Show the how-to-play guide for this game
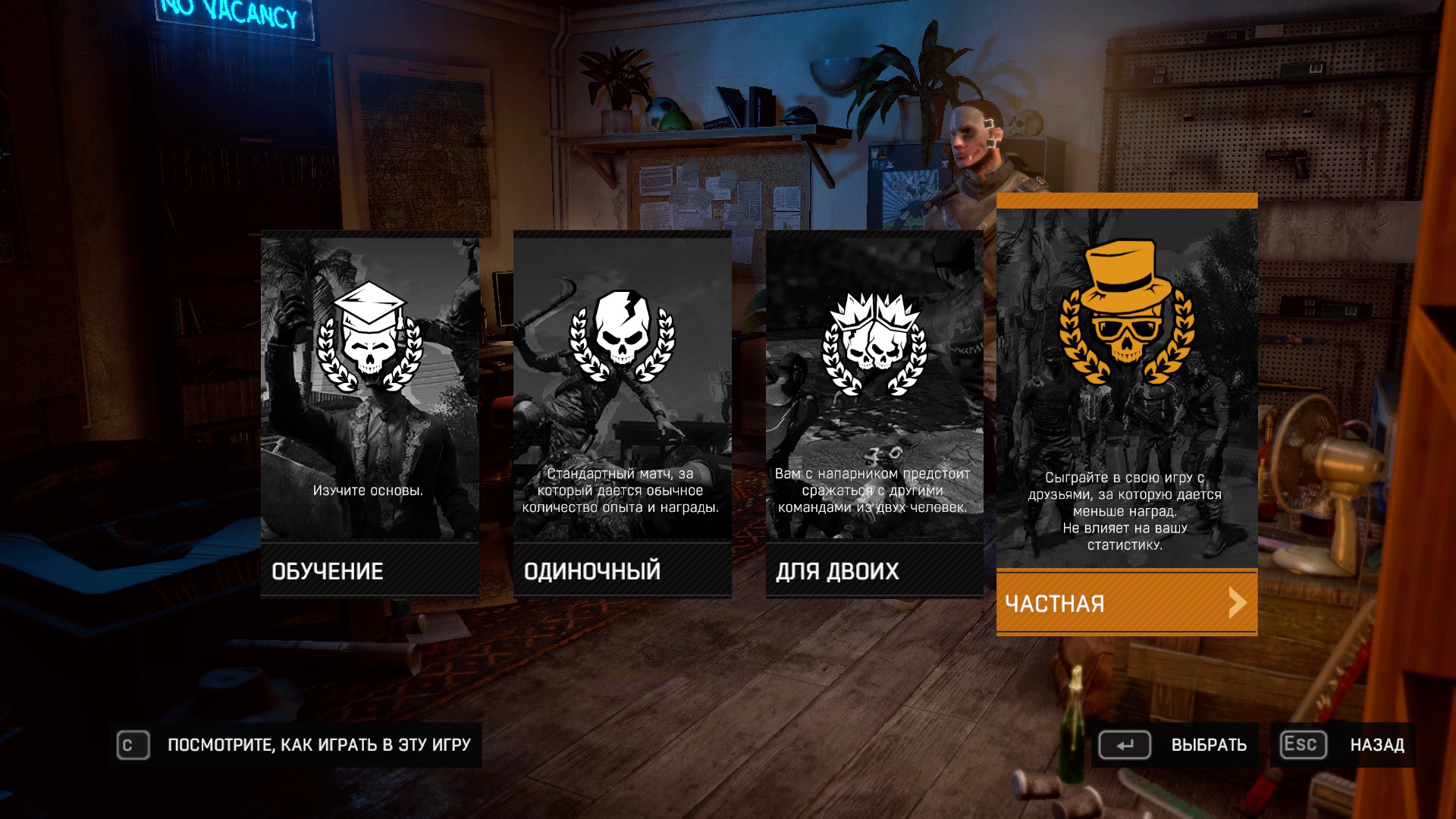The width and height of the screenshot is (1456, 819). tap(296, 745)
